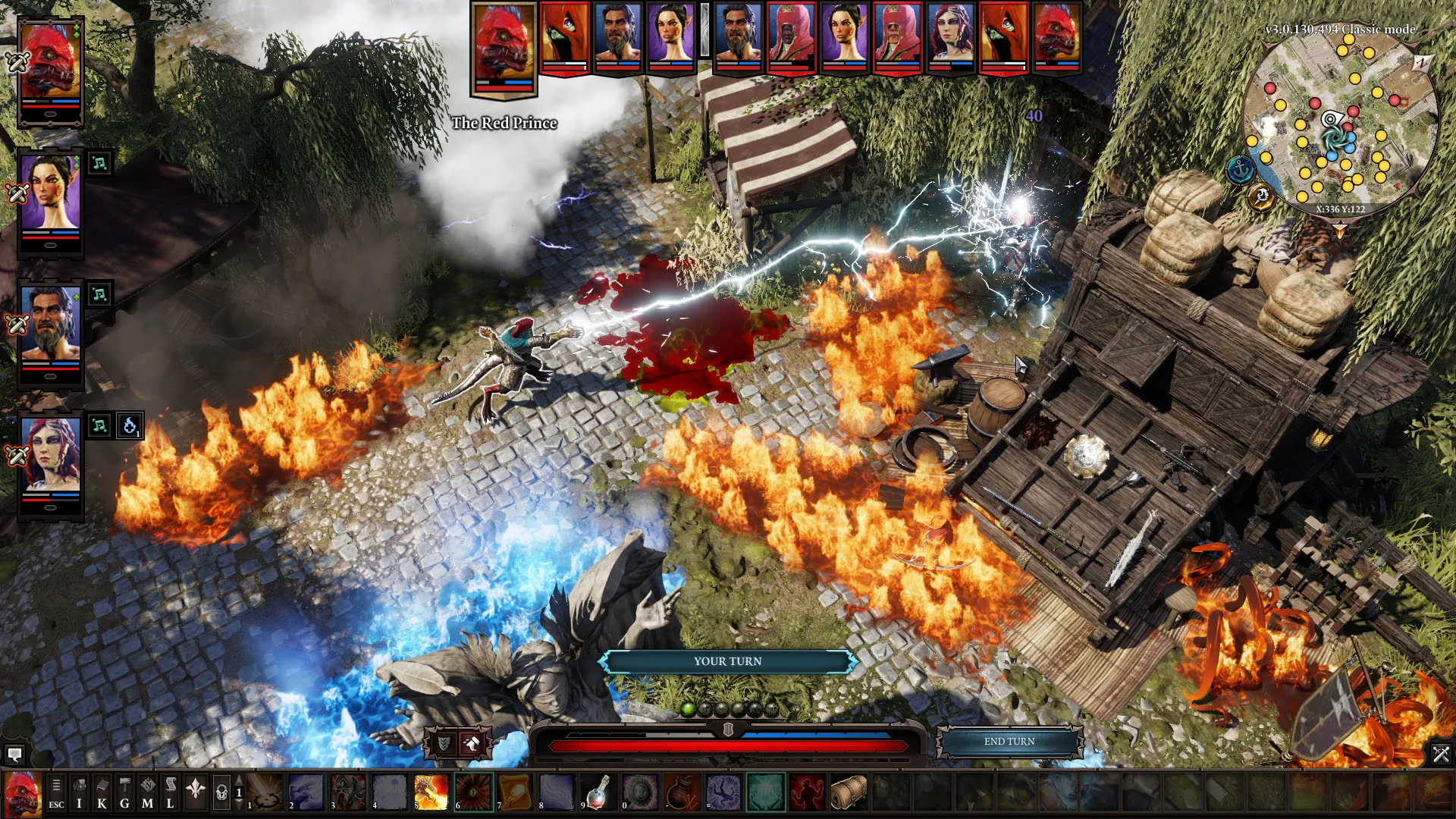Image resolution: width=1456 pixels, height=819 pixels.
Task: Select the healing potion in hotbar slot 9
Action: coord(599,791)
